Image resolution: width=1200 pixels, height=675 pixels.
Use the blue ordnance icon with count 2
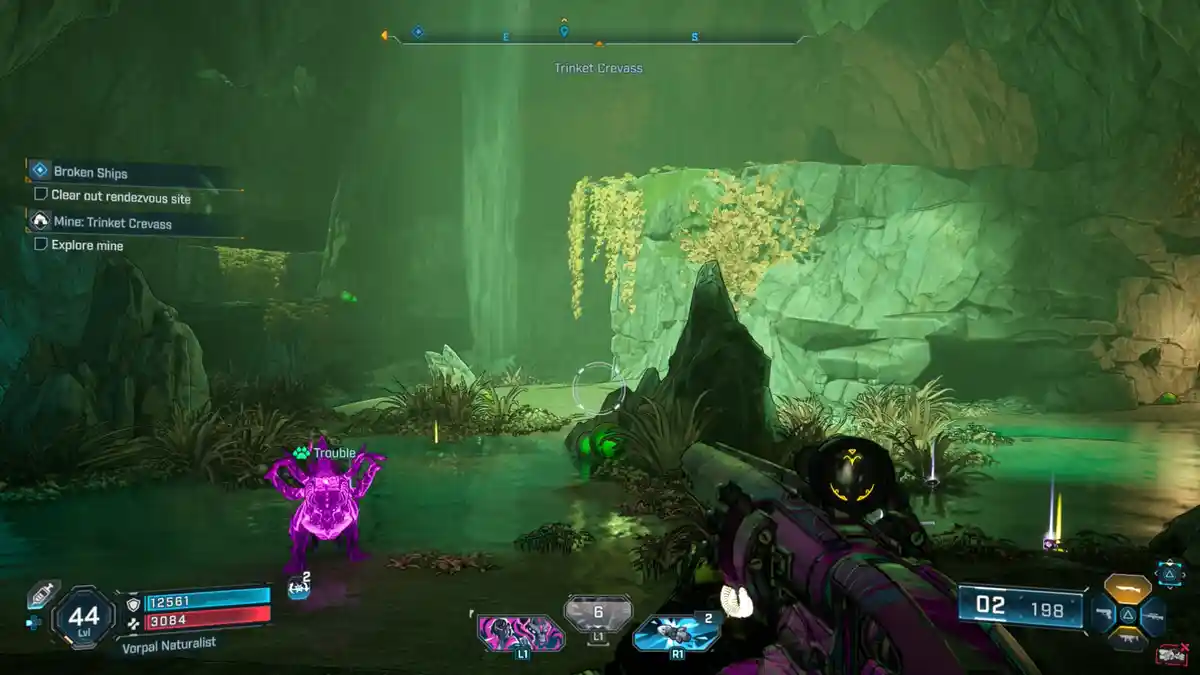(676, 632)
